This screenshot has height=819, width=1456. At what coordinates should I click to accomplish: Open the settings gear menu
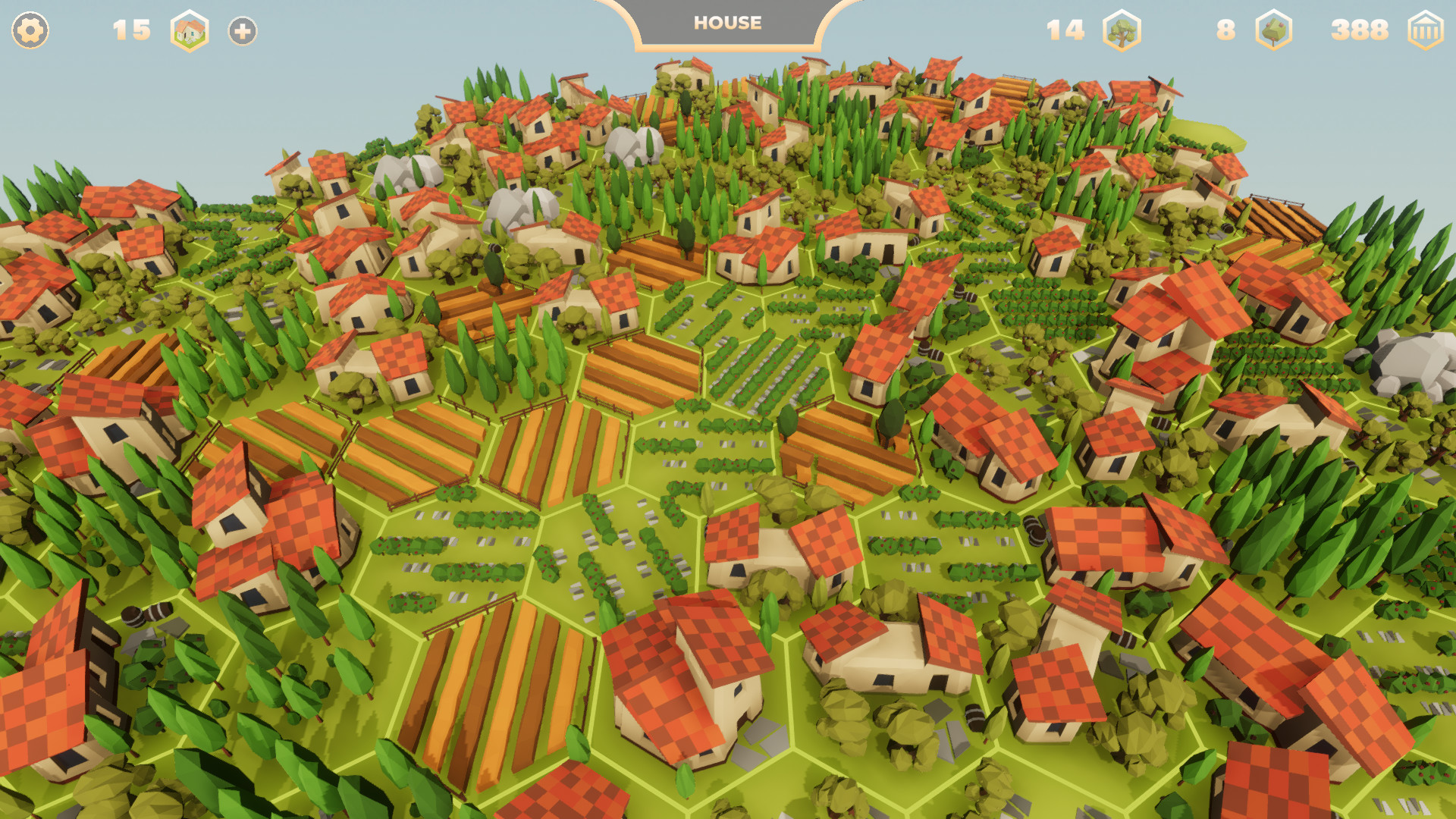pyautogui.click(x=29, y=32)
